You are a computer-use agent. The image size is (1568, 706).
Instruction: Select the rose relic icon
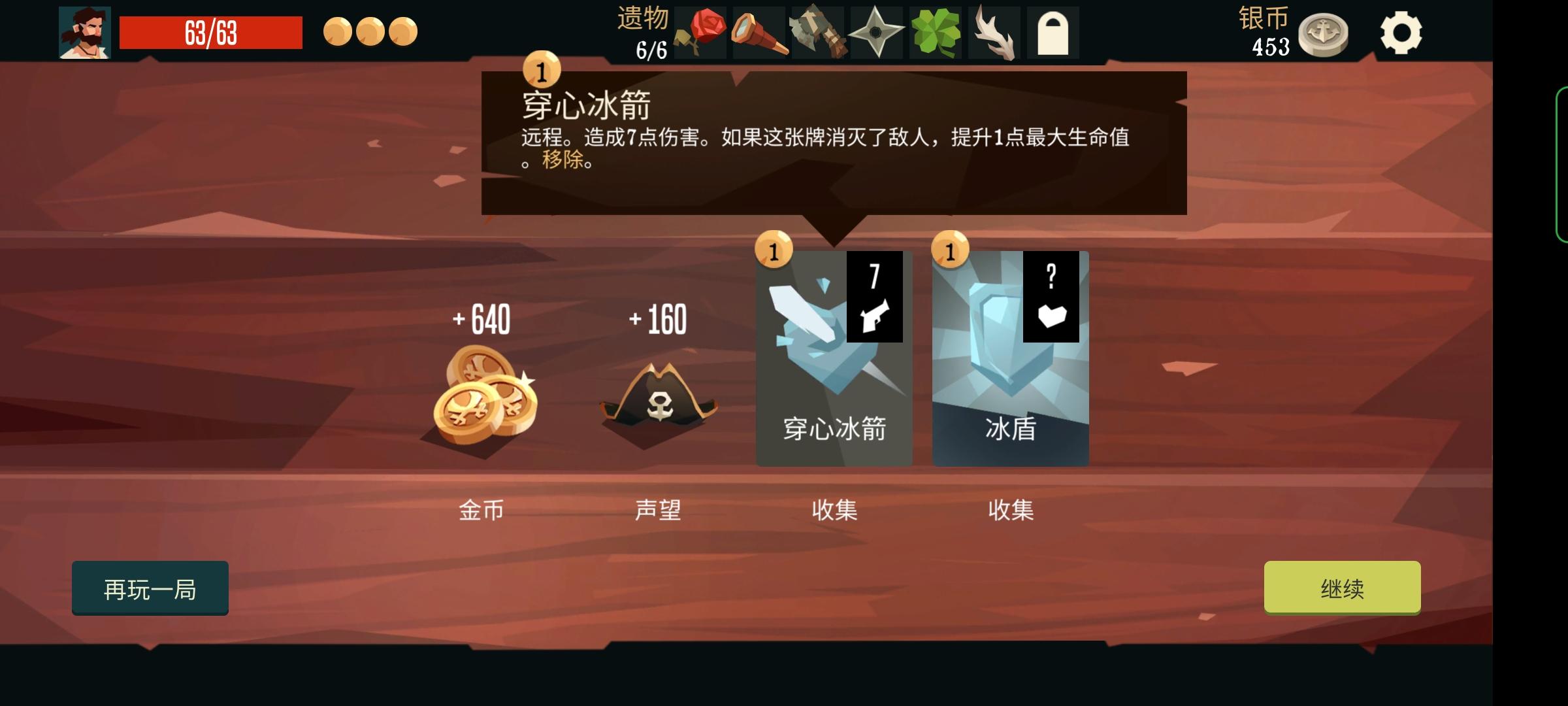pyautogui.click(x=702, y=30)
